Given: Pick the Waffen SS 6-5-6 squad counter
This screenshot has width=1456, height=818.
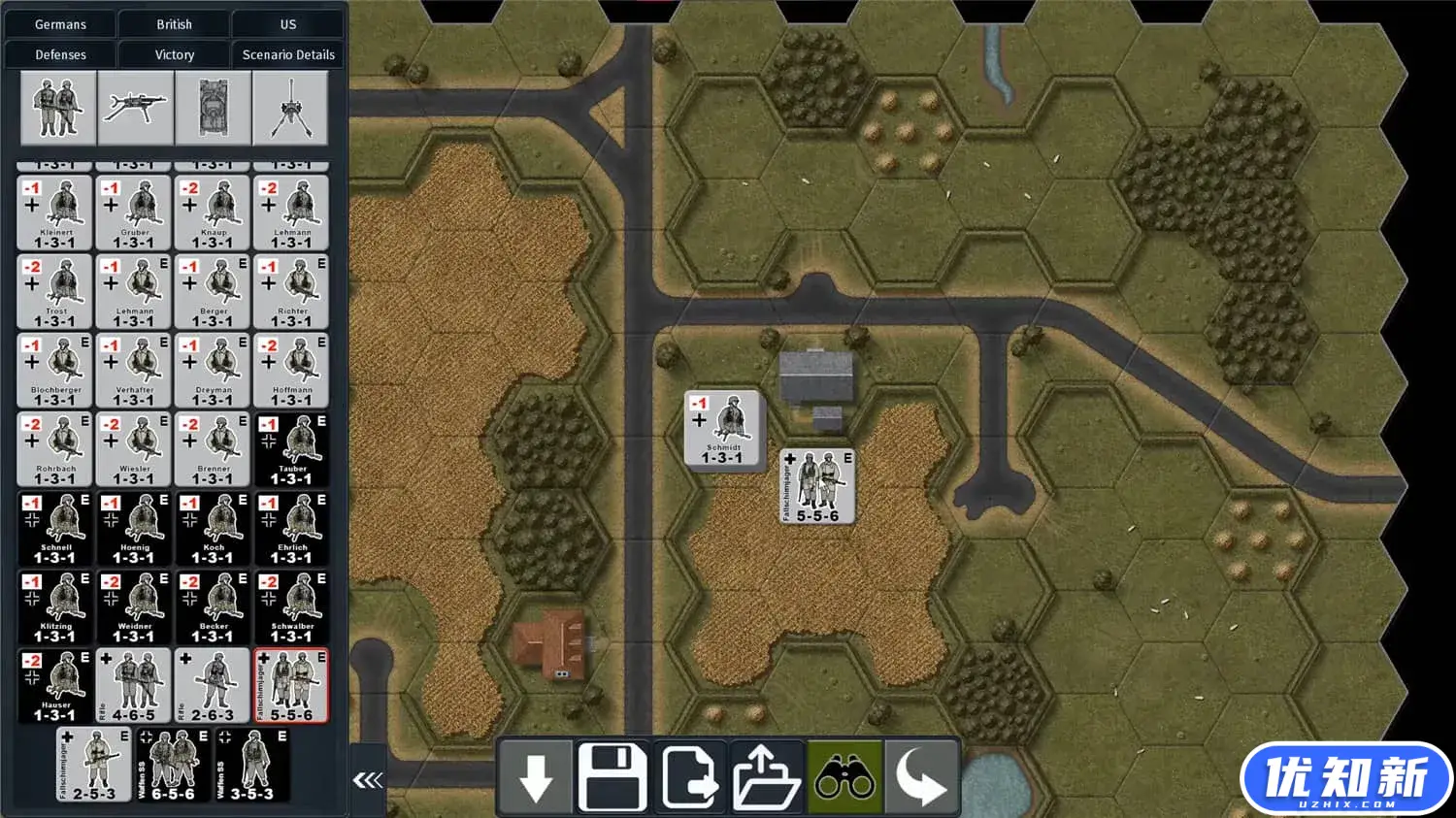Looking at the screenshot, I should pyautogui.click(x=173, y=765).
